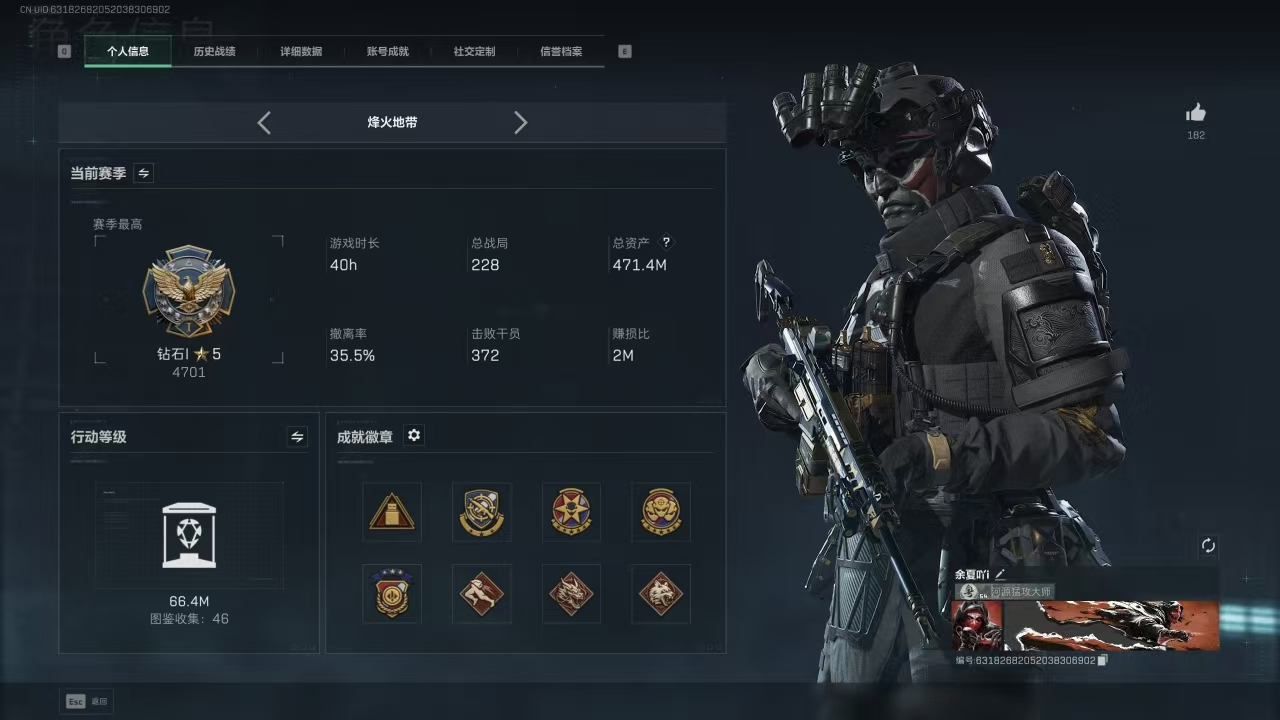Click the right arrow next to 烽火地带
The height and width of the screenshot is (720, 1280).
point(520,122)
